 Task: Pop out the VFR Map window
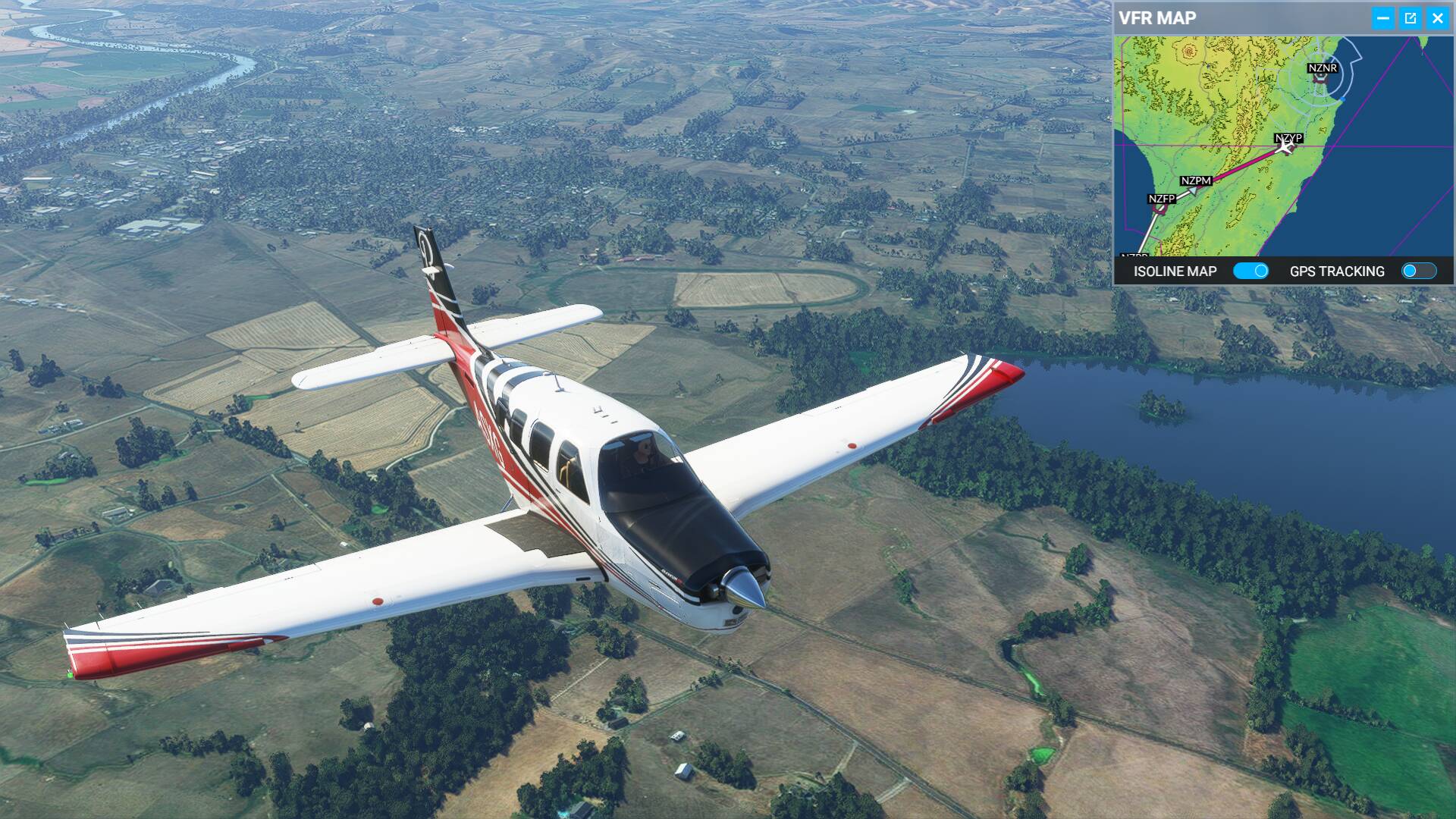(1410, 19)
